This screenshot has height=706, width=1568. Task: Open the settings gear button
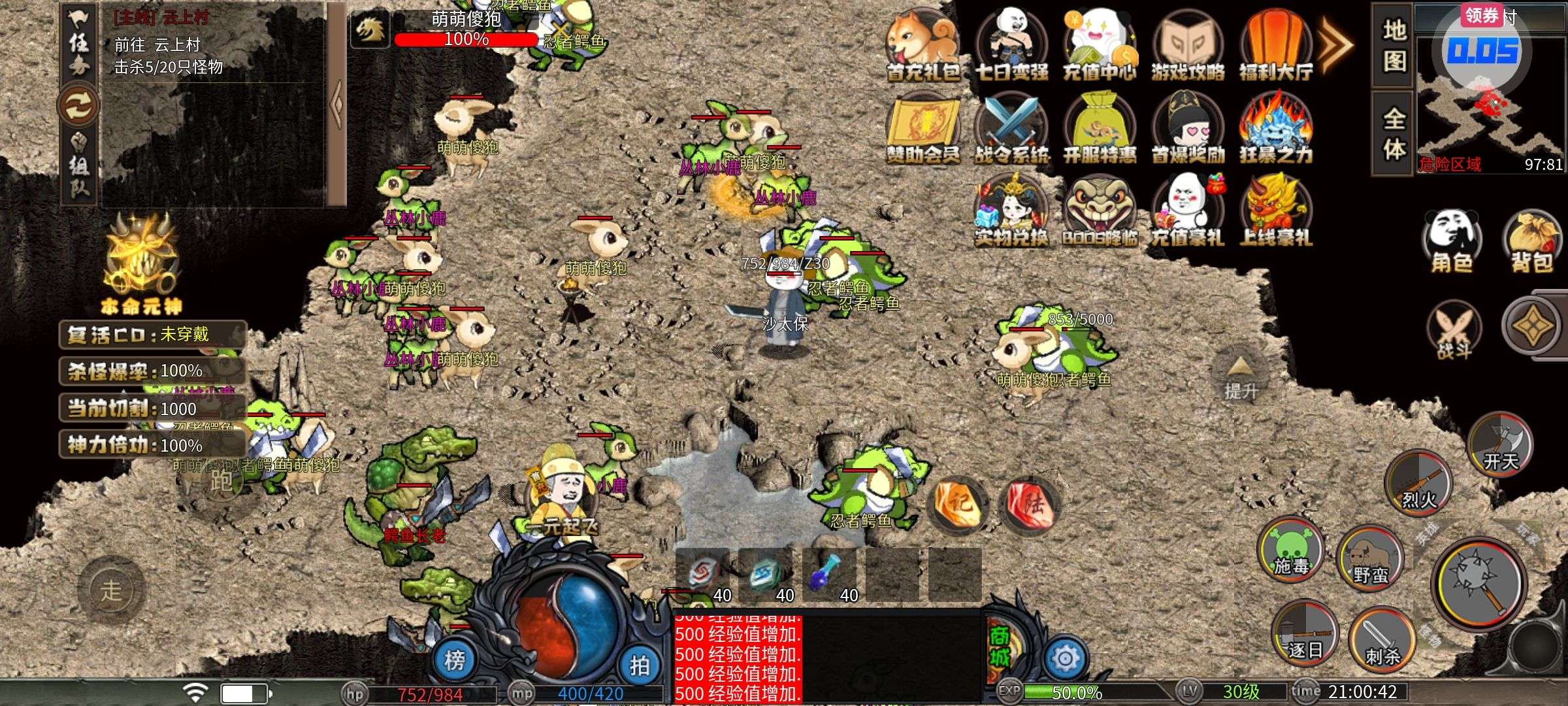(1065, 658)
